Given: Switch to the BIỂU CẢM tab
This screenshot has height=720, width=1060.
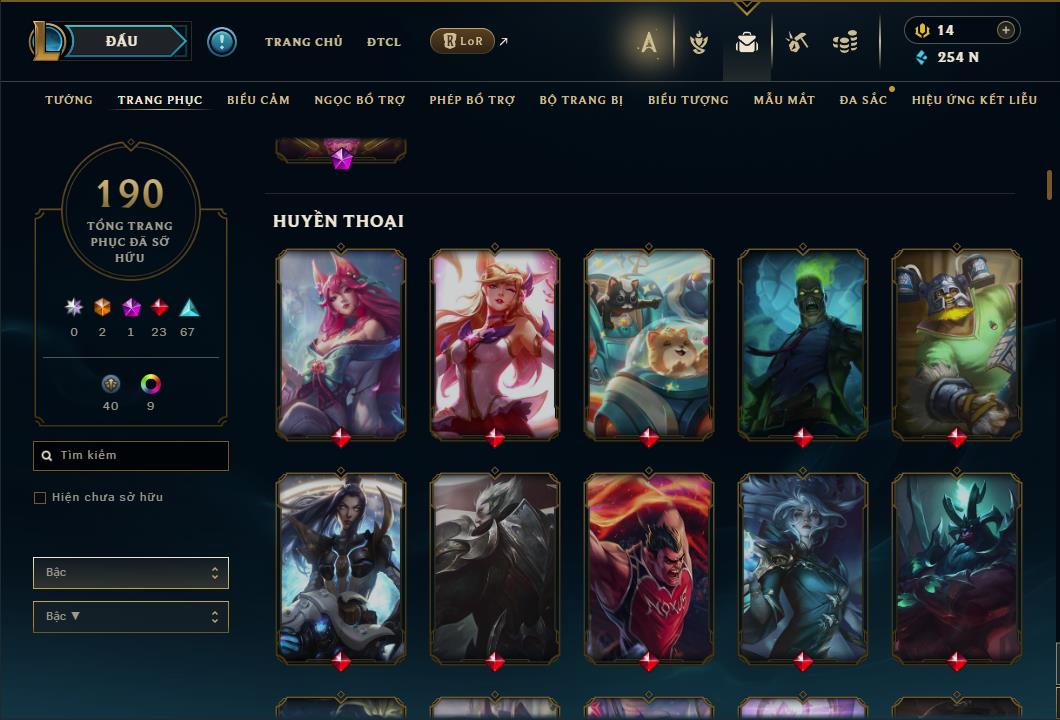Looking at the screenshot, I should tap(258, 100).
